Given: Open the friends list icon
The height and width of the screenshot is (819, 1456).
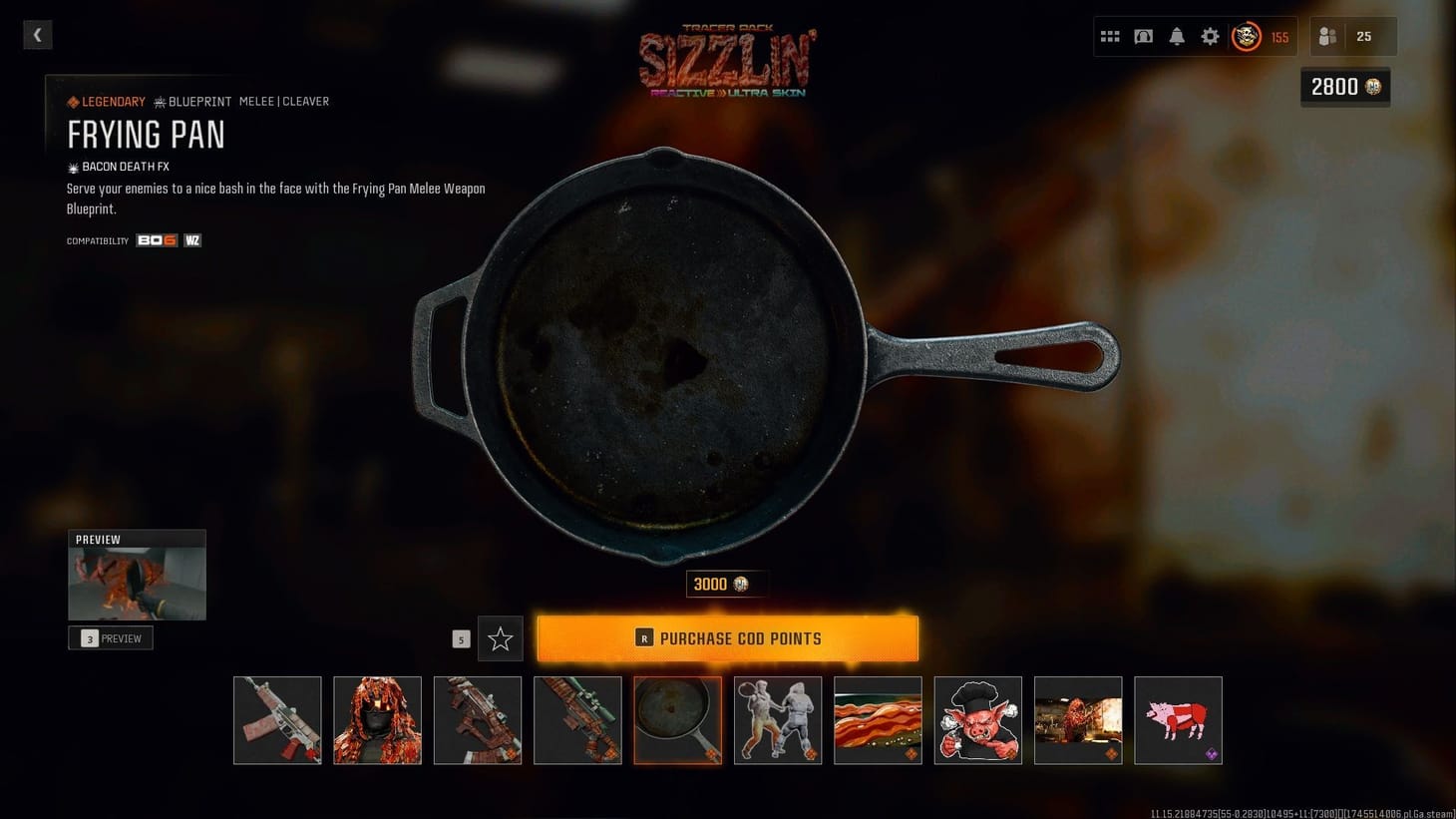Looking at the screenshot, I should 1326,36.
